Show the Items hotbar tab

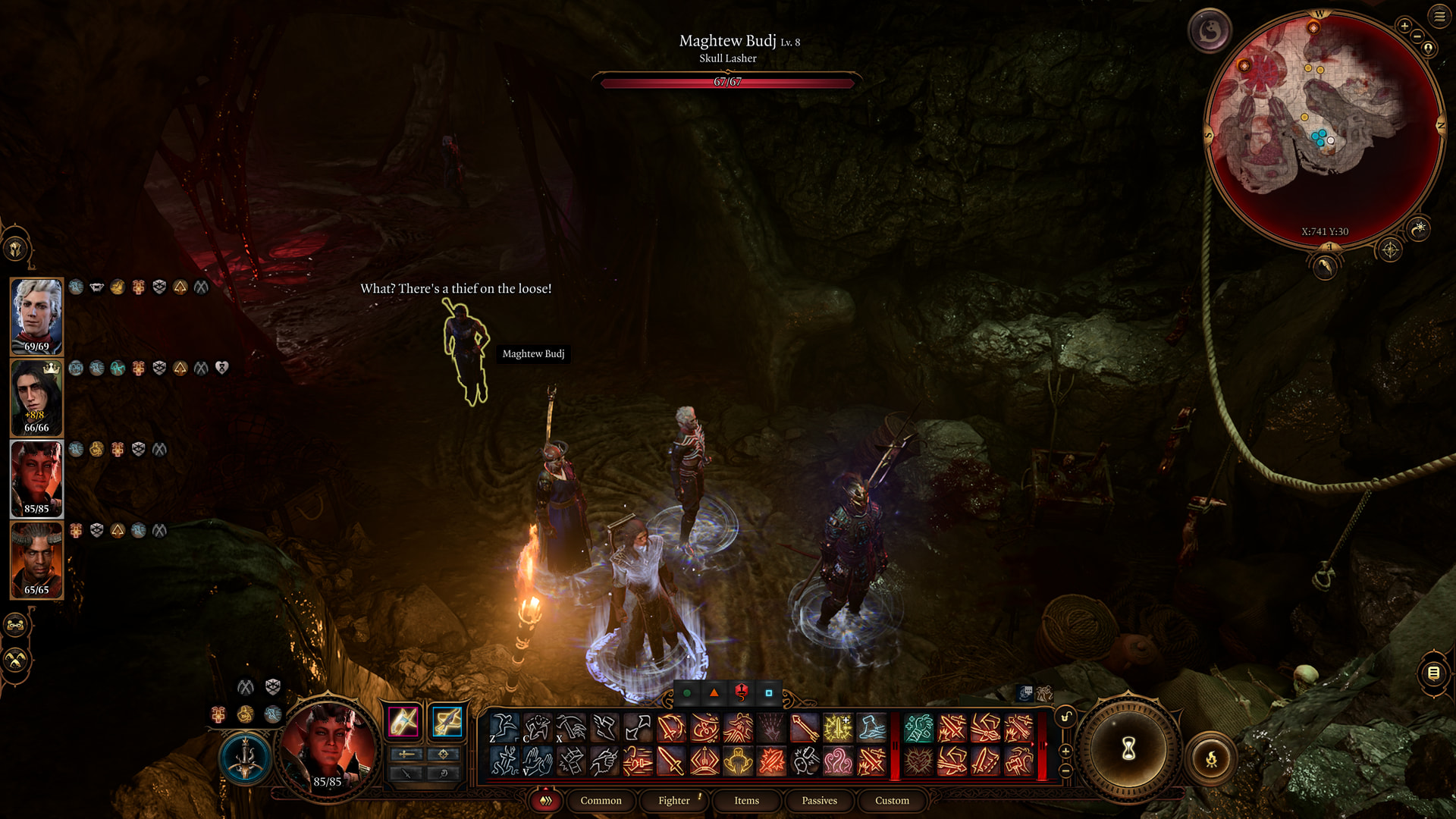coord(746,800)
